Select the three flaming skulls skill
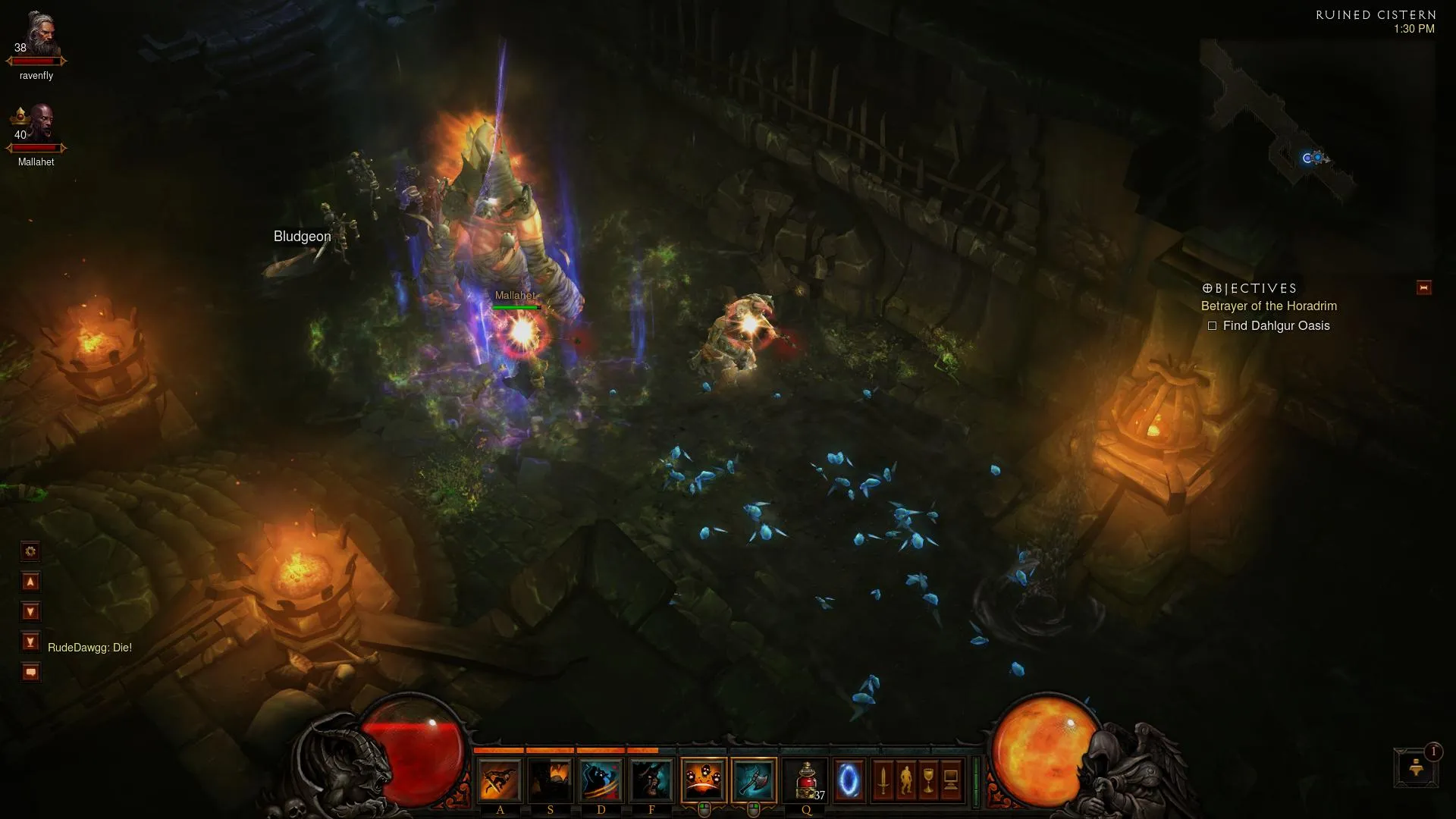Image resolution: width=1456 pixels, height=819 pixels. pyautogui.click(x=704, y=780)
